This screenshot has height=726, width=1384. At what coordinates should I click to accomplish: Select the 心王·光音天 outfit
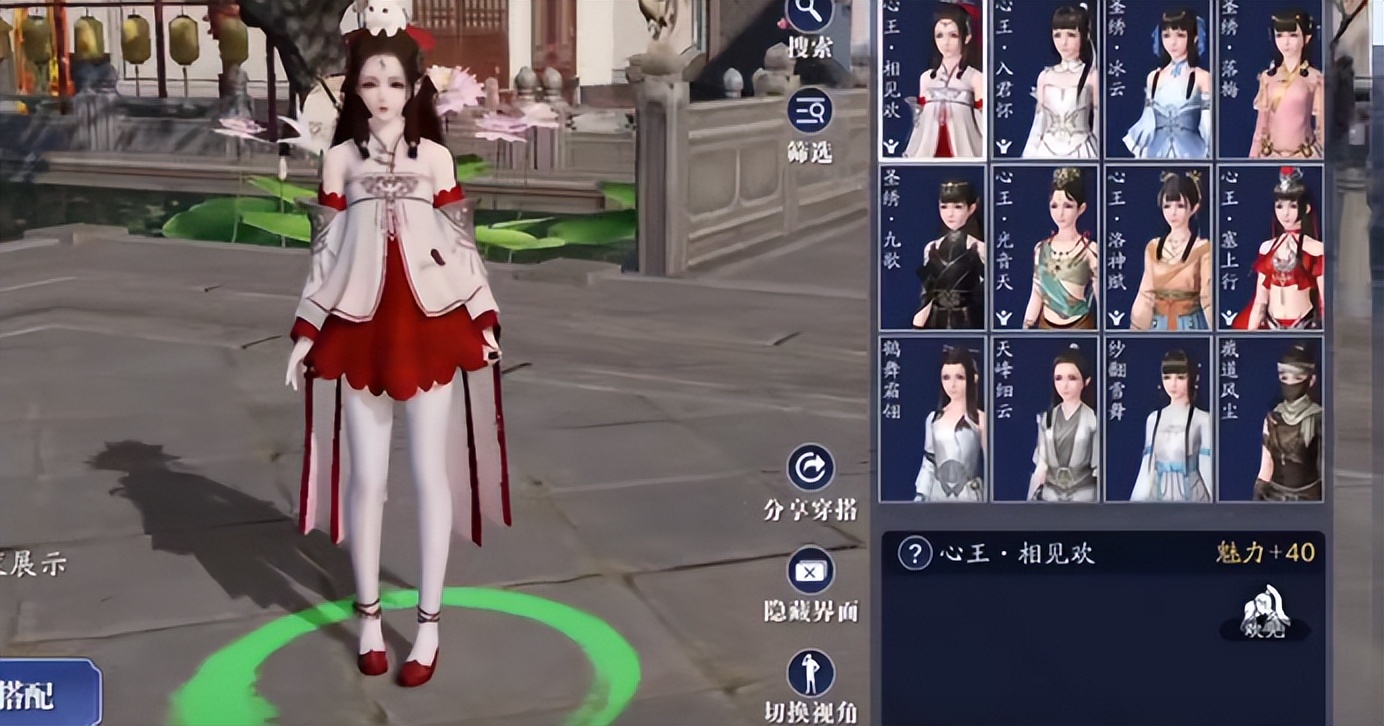[x=1045, y=248]
